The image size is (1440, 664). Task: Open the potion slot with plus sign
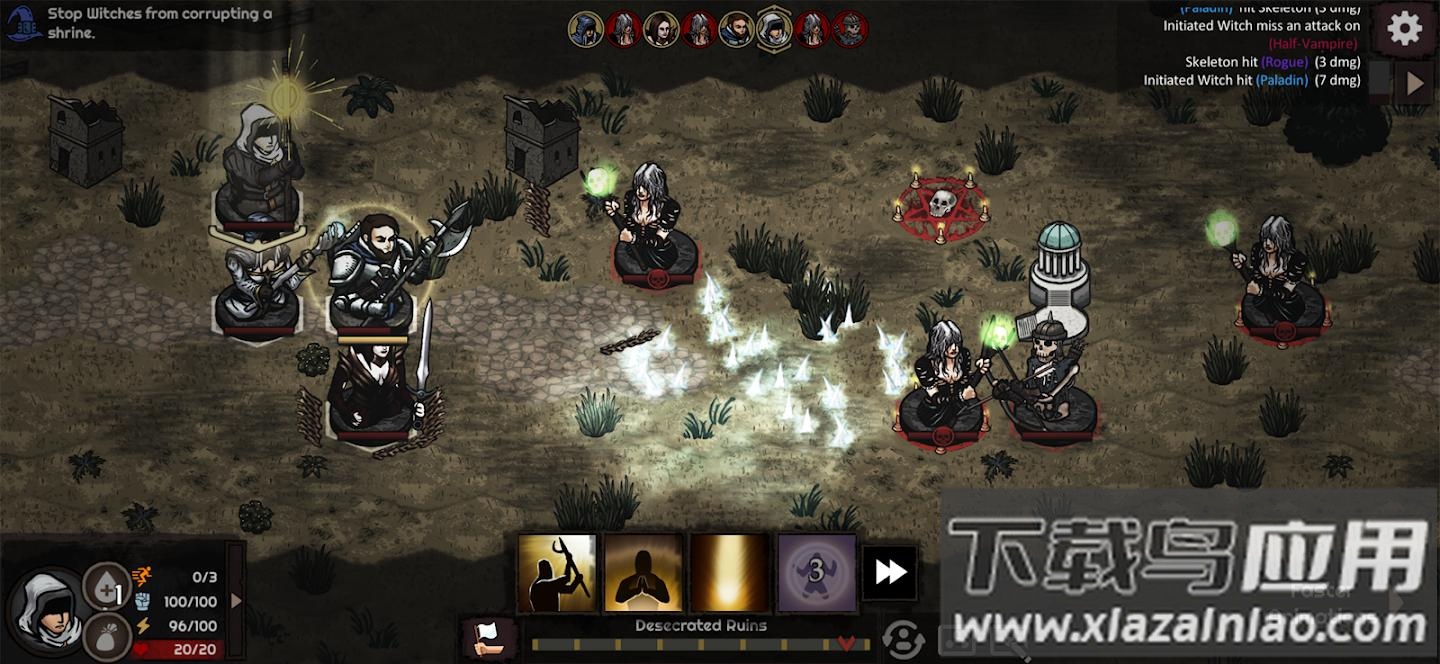pyautogui.click(x=106, y=587)
